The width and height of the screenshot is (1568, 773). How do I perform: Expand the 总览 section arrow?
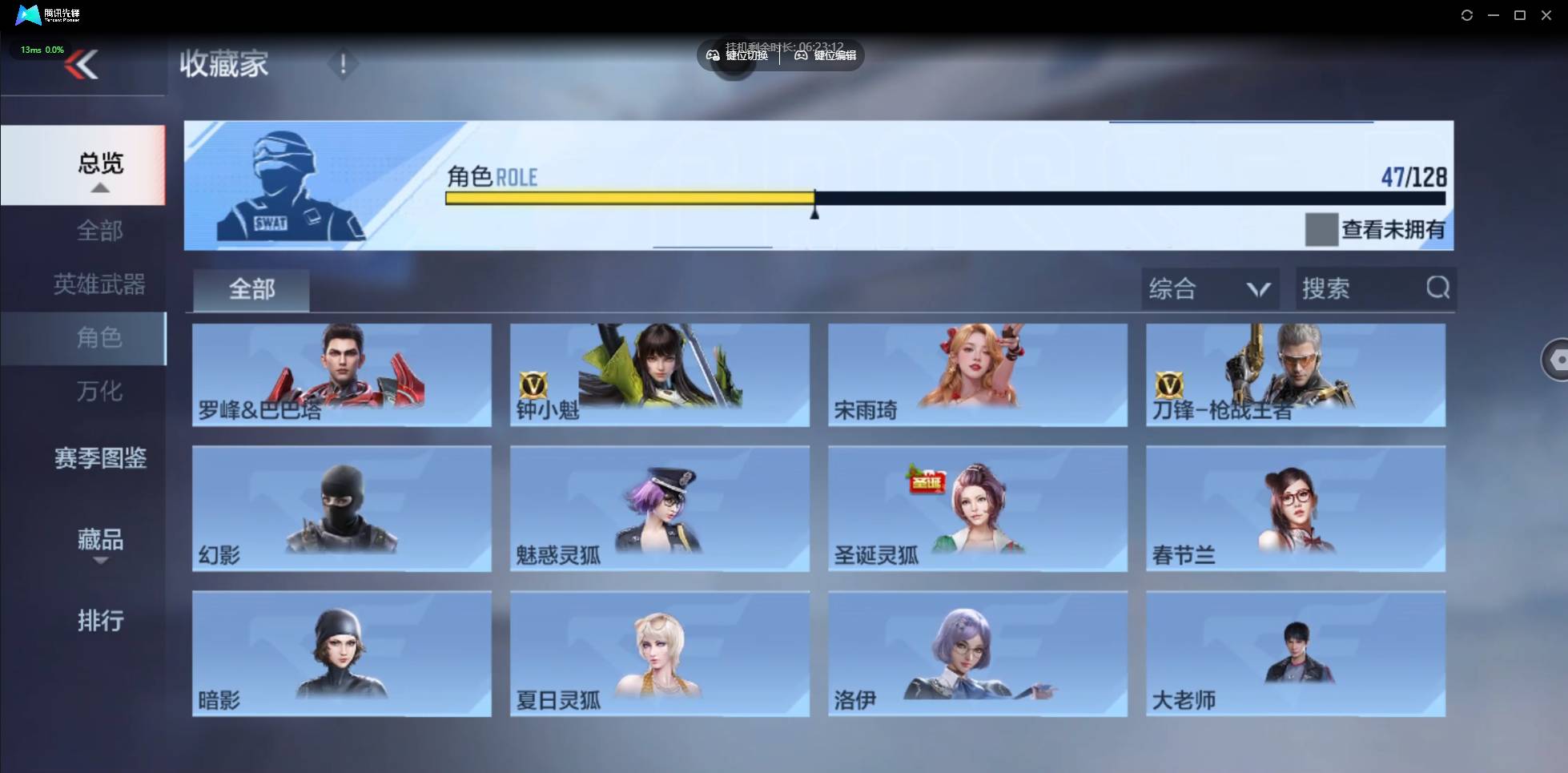99,187
